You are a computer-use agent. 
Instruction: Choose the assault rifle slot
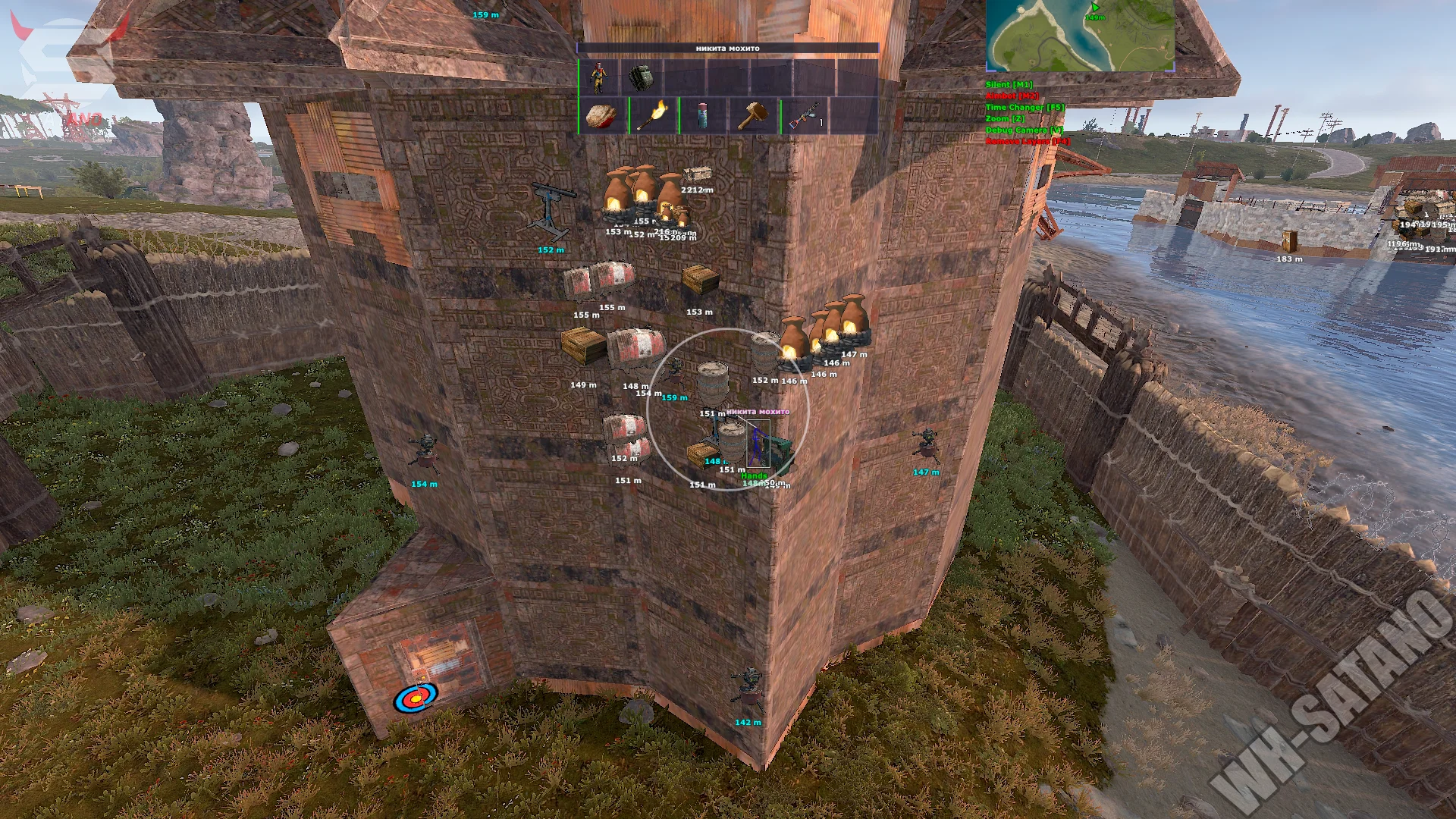804,116
